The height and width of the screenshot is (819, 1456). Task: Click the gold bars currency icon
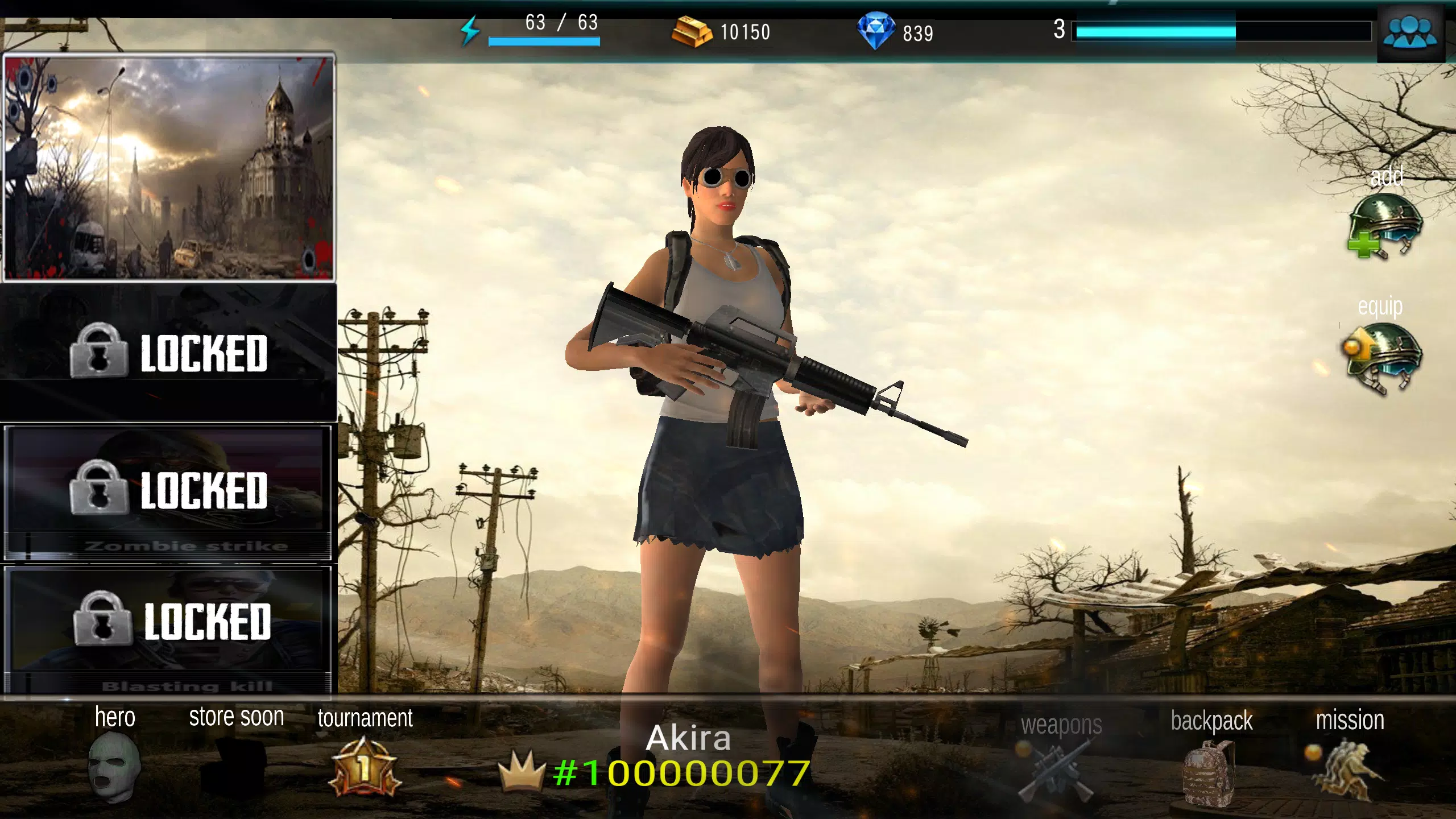691,32
